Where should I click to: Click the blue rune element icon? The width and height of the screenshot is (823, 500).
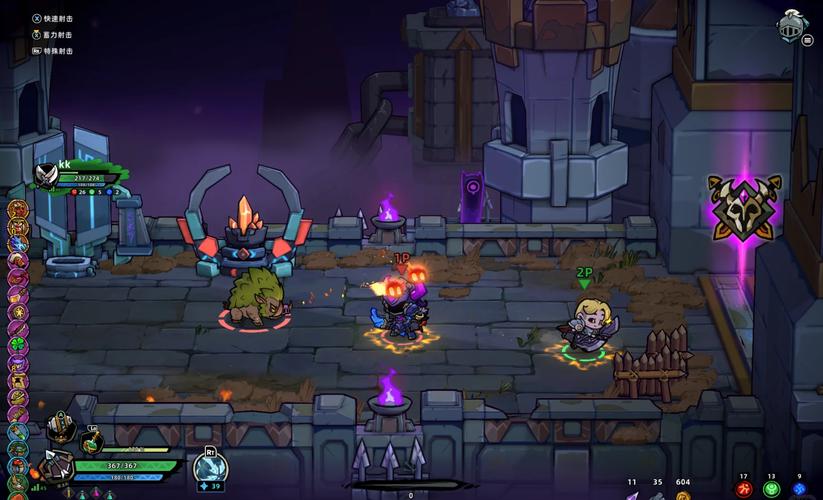(799, 489)
